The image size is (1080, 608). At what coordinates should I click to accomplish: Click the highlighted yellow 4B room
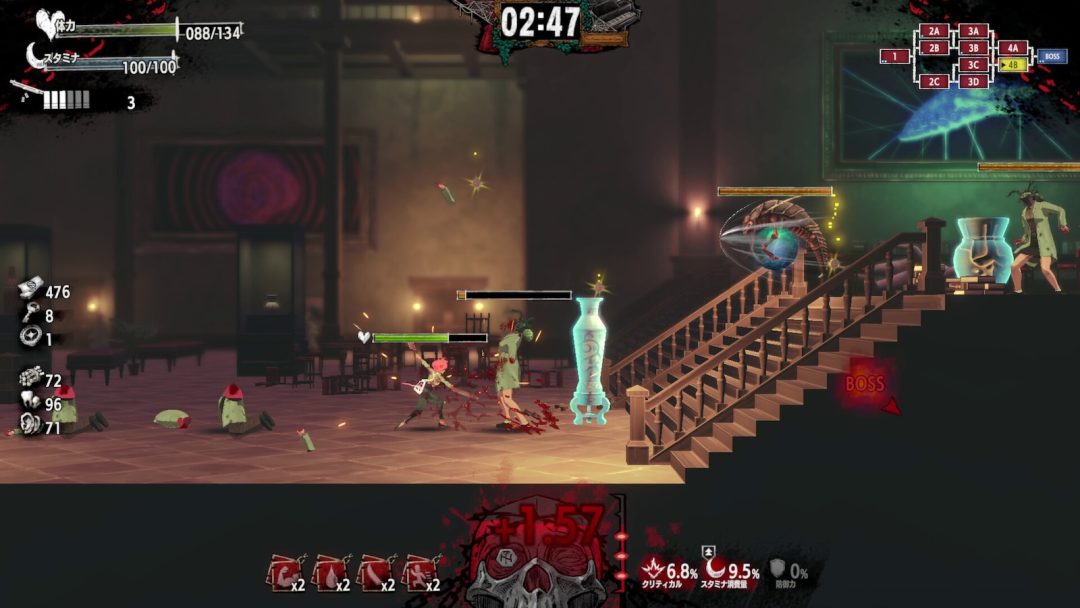(x=1012, y=65)
